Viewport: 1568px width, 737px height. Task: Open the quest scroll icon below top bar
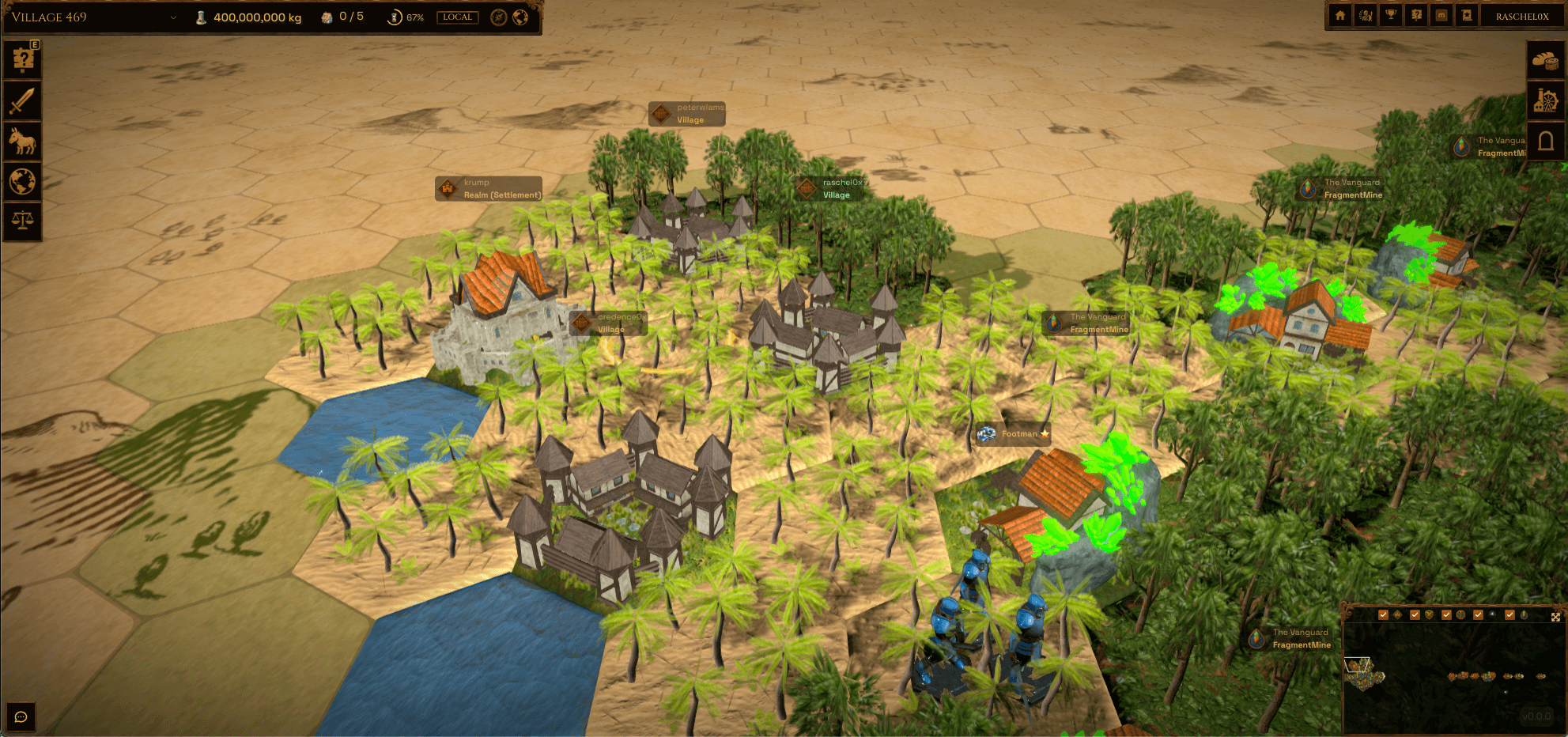click(22, 58)
